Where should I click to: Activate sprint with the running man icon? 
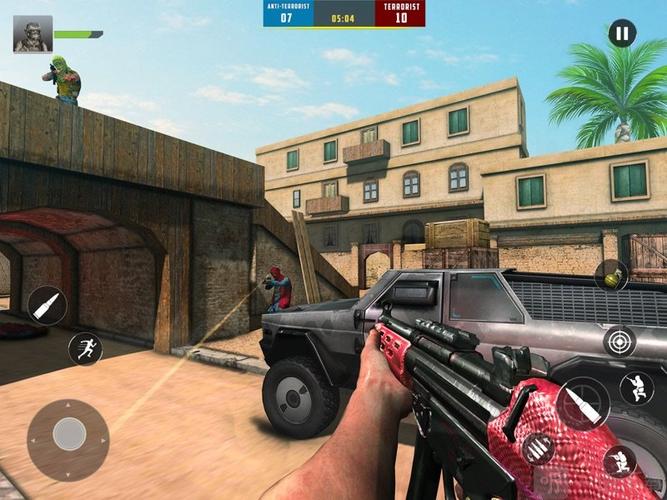pos(85,349)
